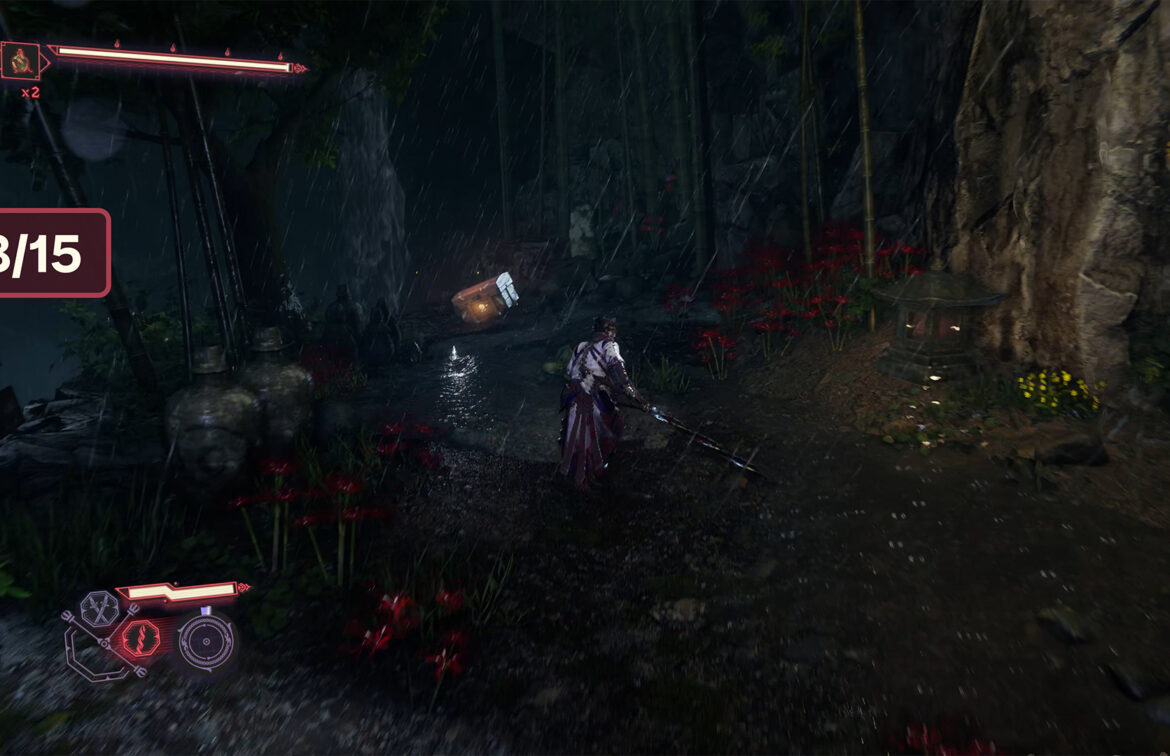Click the 3/15 counter badge
This screenshot has width=1170, height=756.
pos(50,253)
